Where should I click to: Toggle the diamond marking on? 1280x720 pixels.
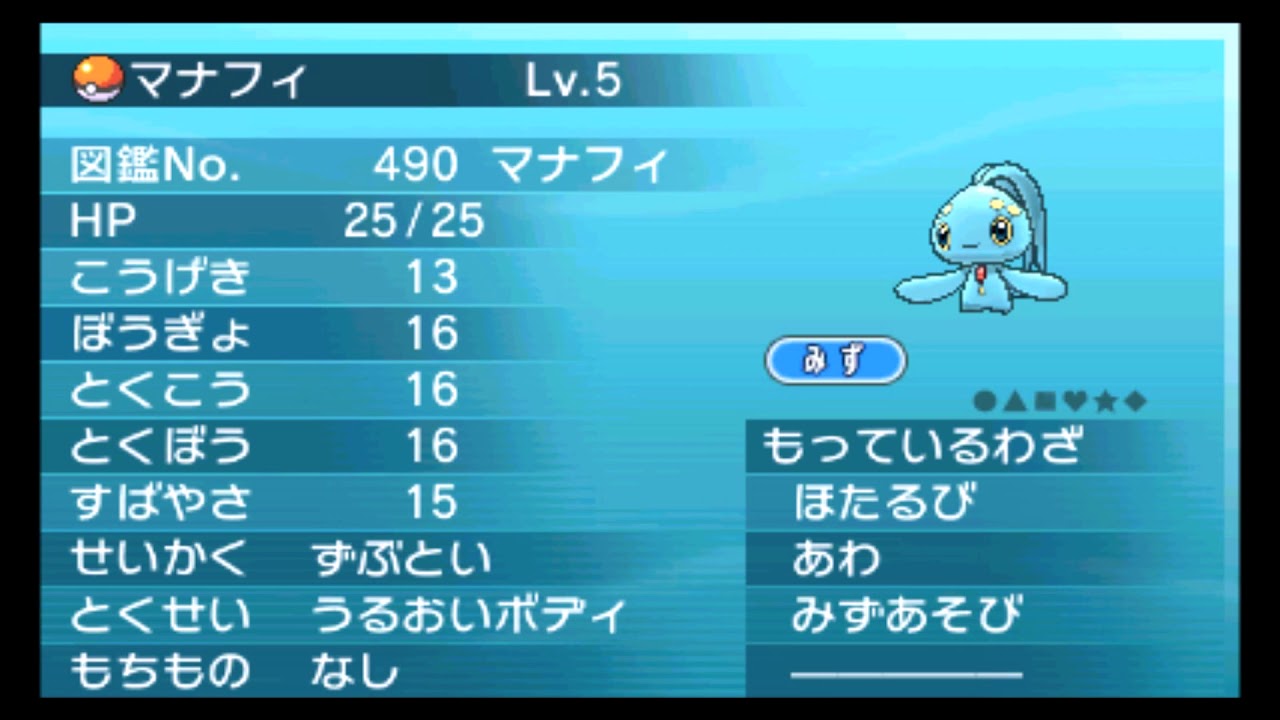coord(1136,400)
